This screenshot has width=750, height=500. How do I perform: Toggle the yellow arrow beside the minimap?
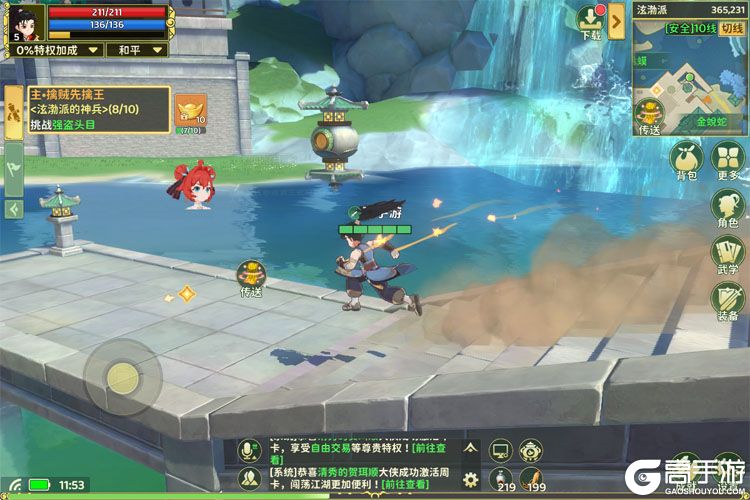click(x=616, y=20)
